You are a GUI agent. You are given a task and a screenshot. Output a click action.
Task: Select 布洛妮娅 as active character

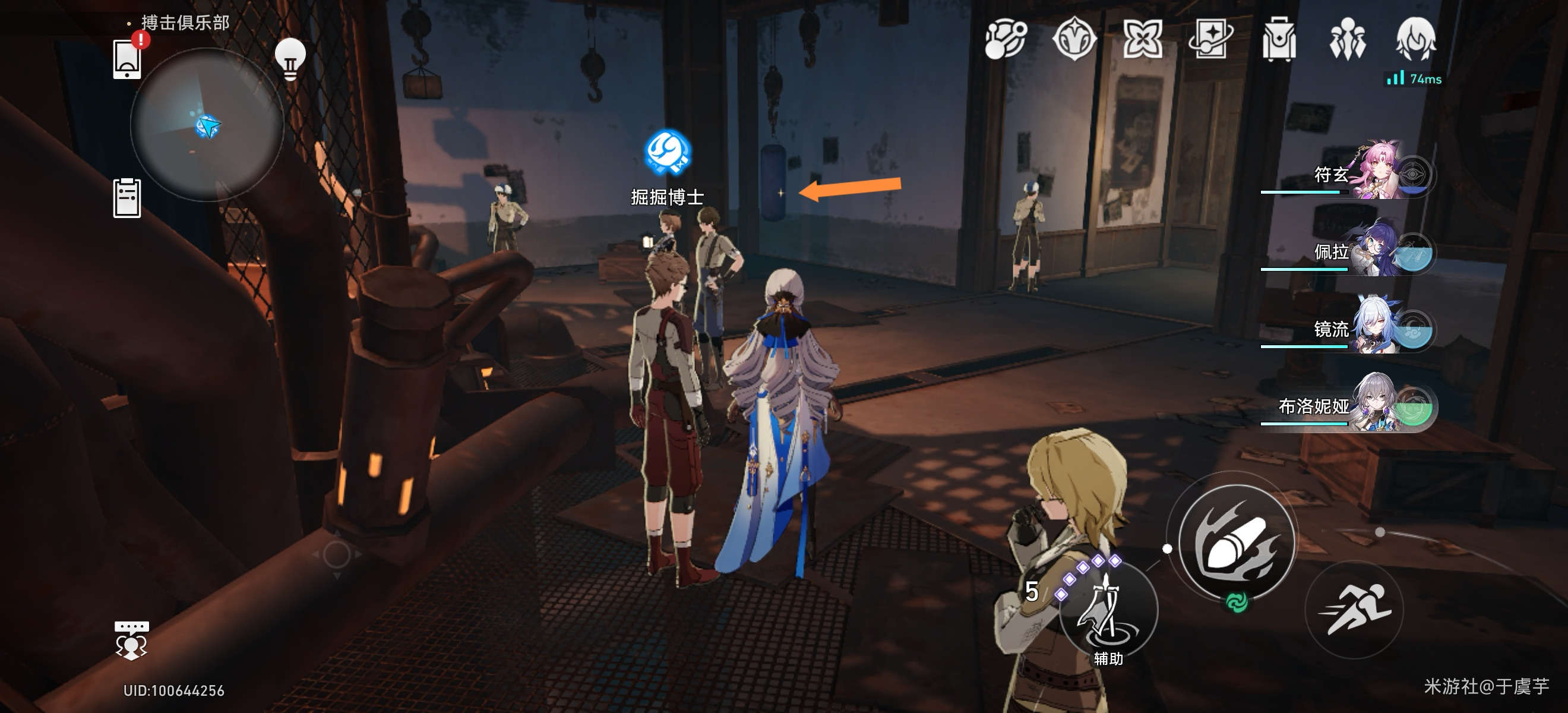coord(1376,405)
